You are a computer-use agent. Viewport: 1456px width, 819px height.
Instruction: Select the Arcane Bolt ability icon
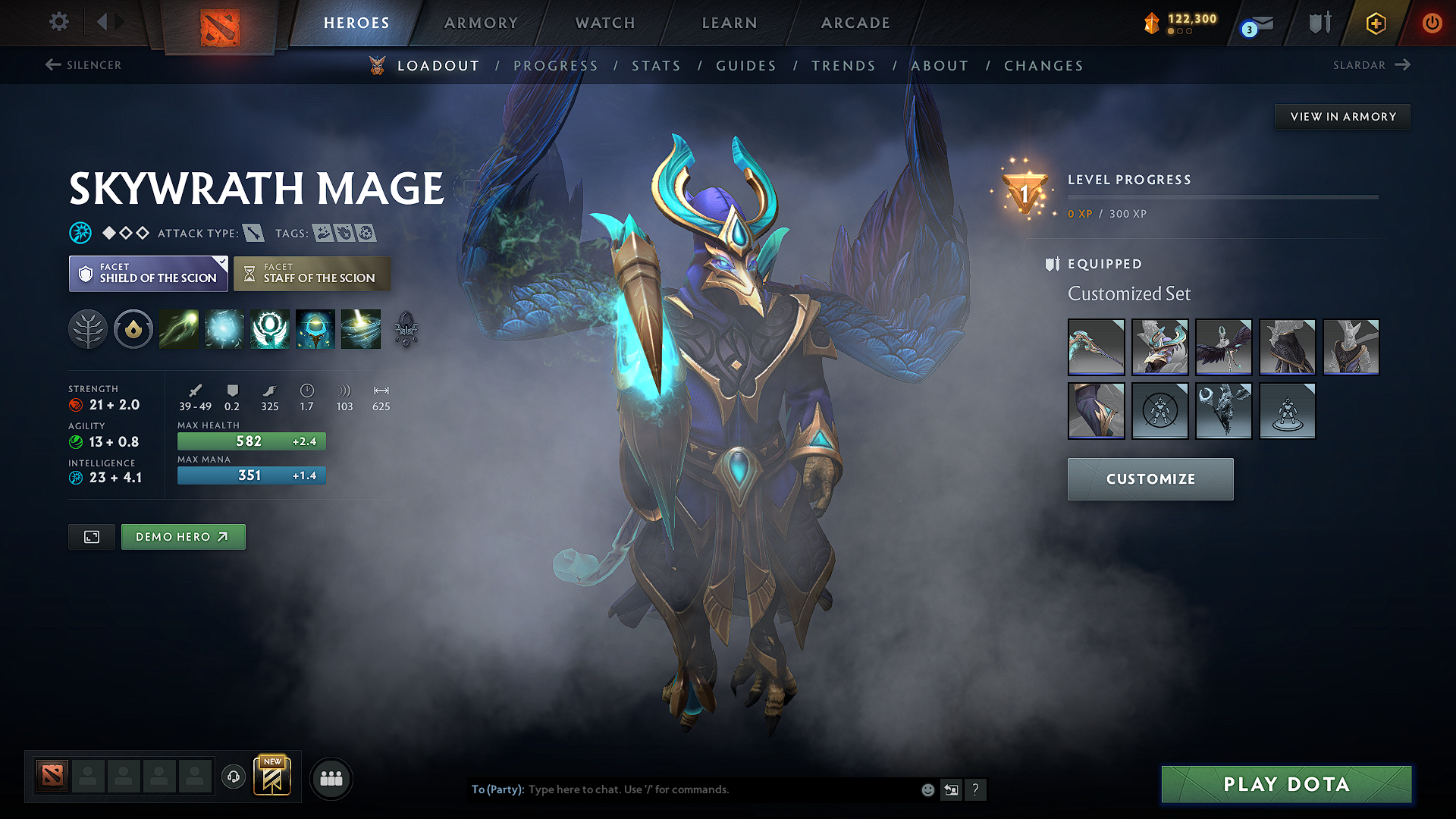178,329
